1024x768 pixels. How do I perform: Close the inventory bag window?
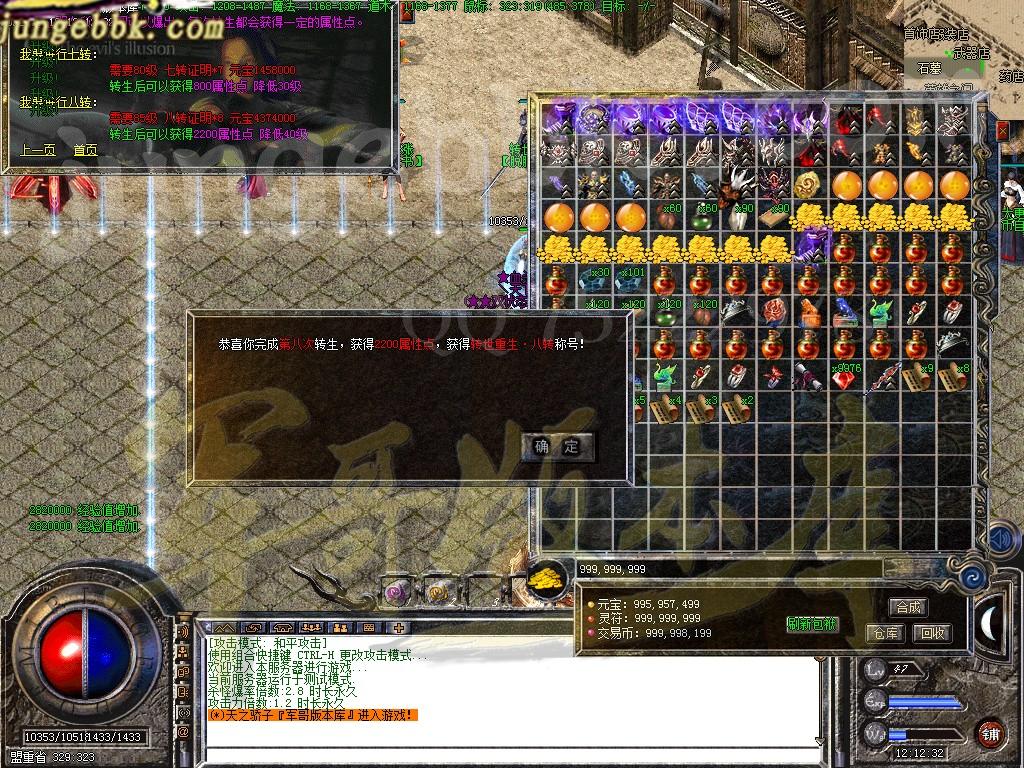(x=1003, y=131)
